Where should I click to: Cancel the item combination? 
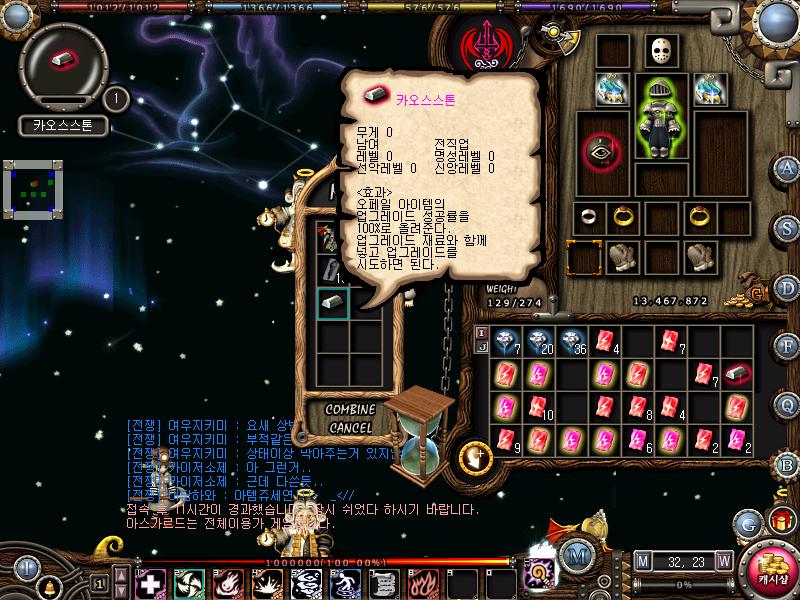tap(349, 428)
